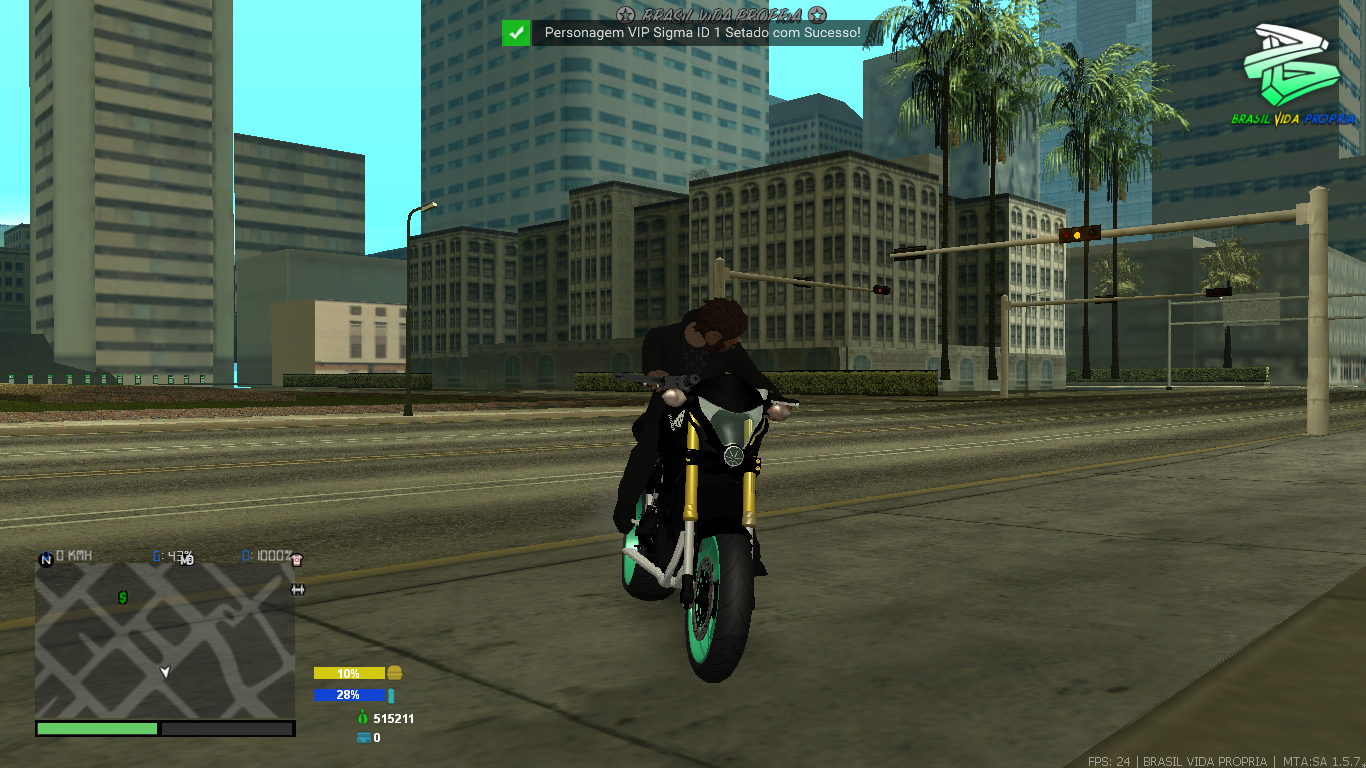This screenshot has width=1366, height=768.
Task: Click the yellow hamburger hunger icon
Action: click(396, 673)
